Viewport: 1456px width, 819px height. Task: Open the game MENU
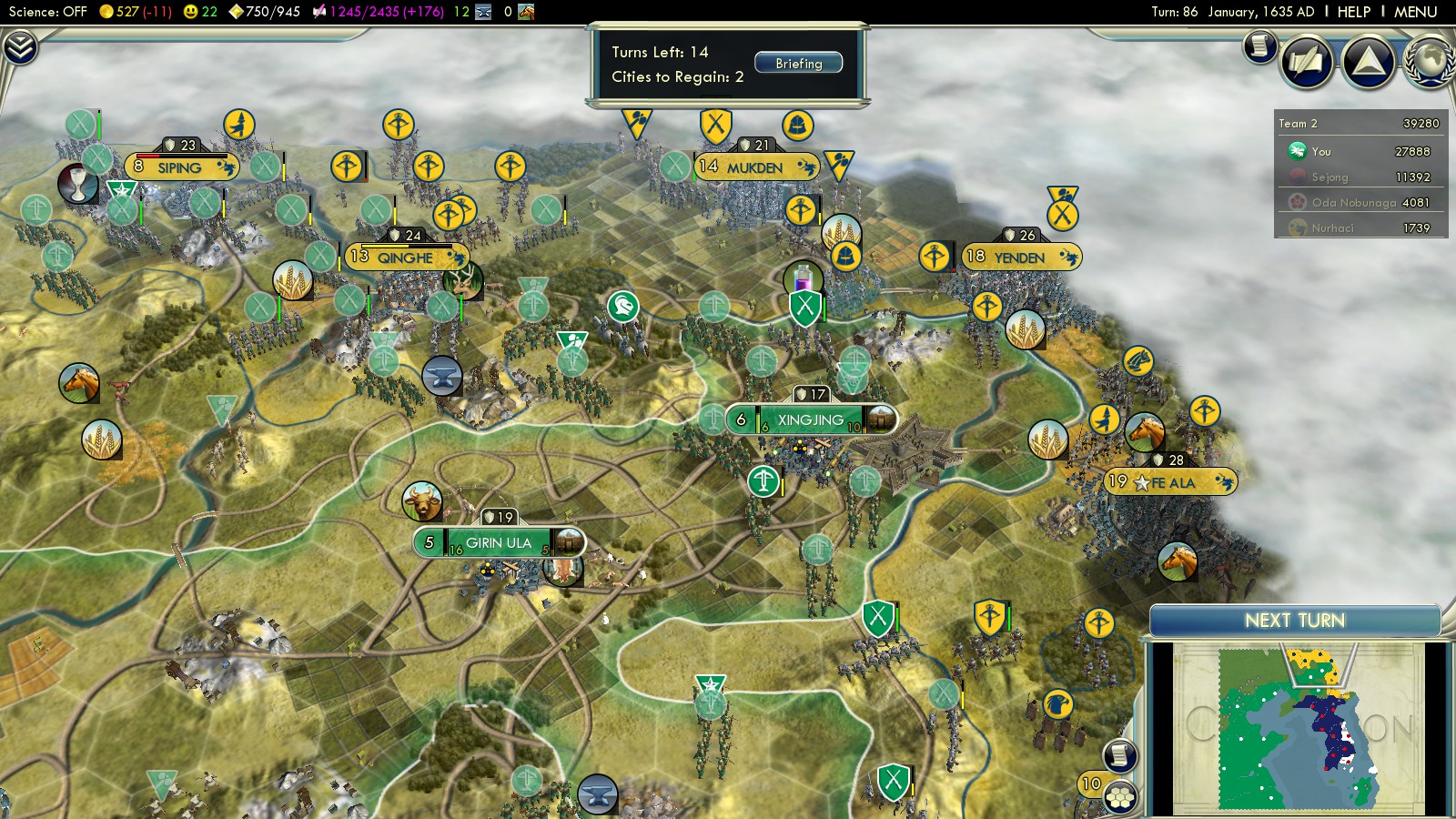1415,12
